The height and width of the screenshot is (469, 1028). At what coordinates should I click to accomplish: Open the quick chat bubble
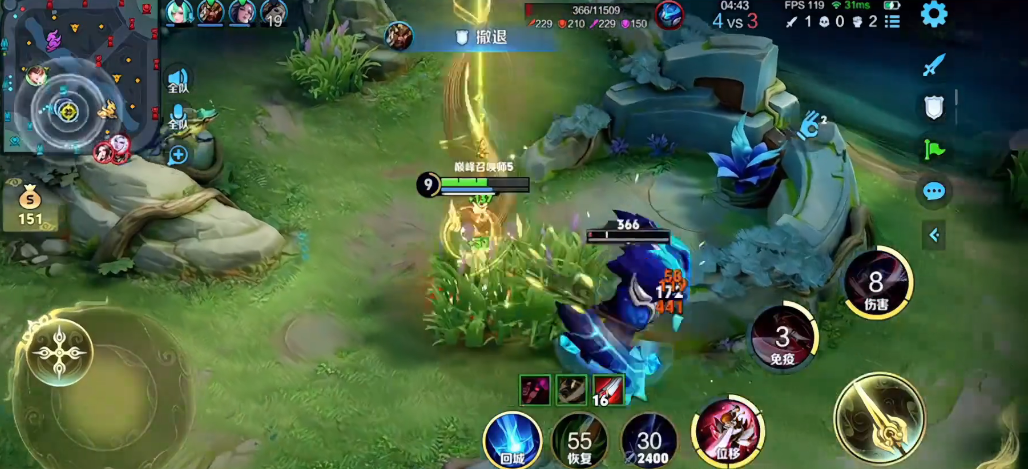934,191
